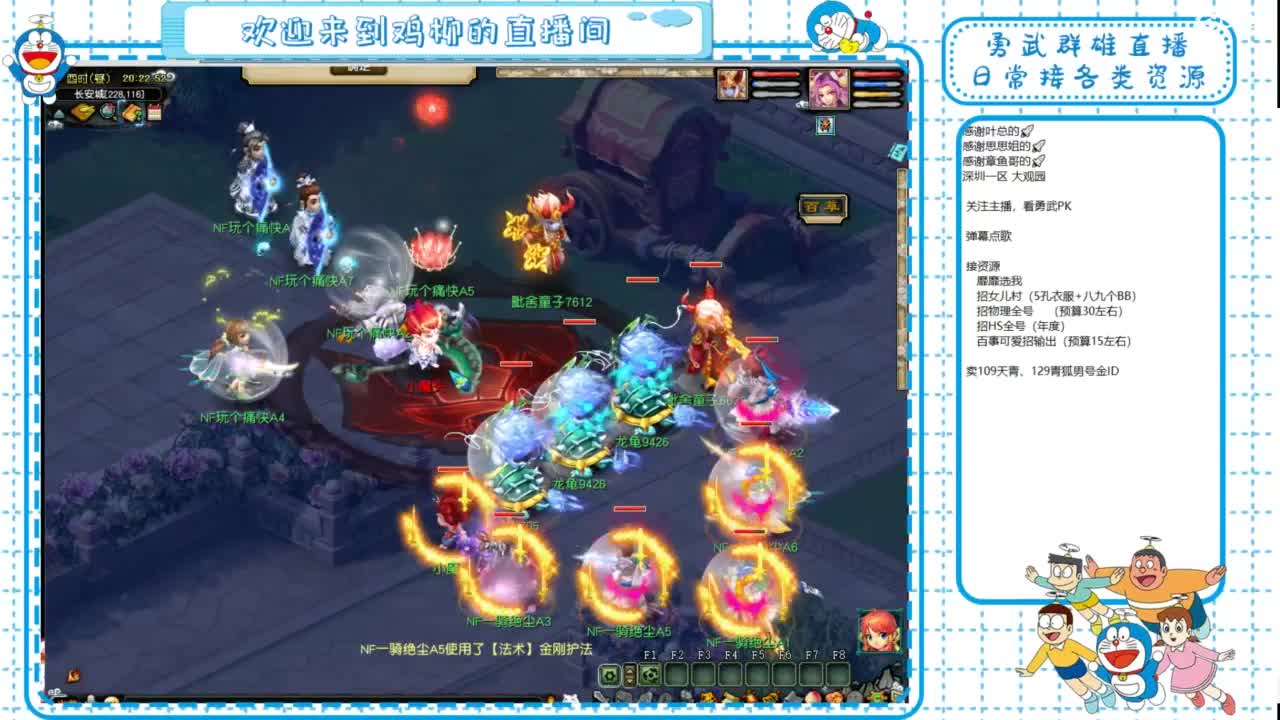This screenshot has width=1280, height=720.
Task: Toggle the hotbar with the up arrow control
Action: click(x=628, y=668)
